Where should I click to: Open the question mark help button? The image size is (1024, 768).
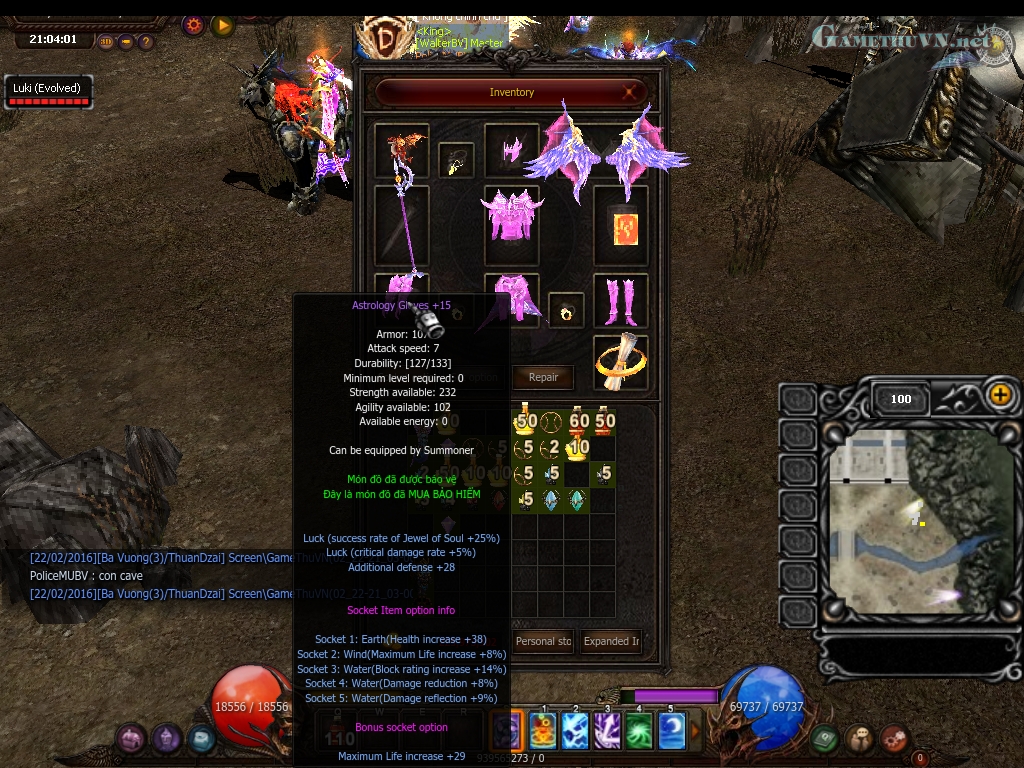pos(146,42)
